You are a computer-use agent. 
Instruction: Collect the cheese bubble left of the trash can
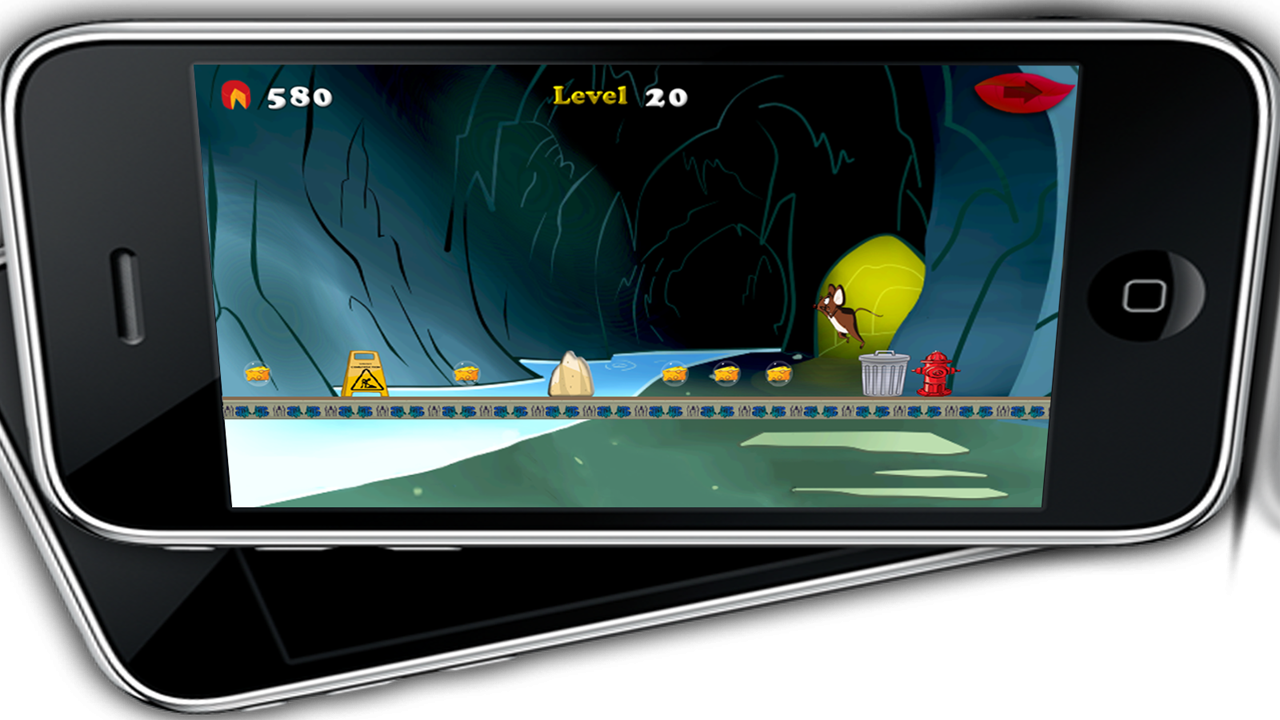[x=778, y=375]
